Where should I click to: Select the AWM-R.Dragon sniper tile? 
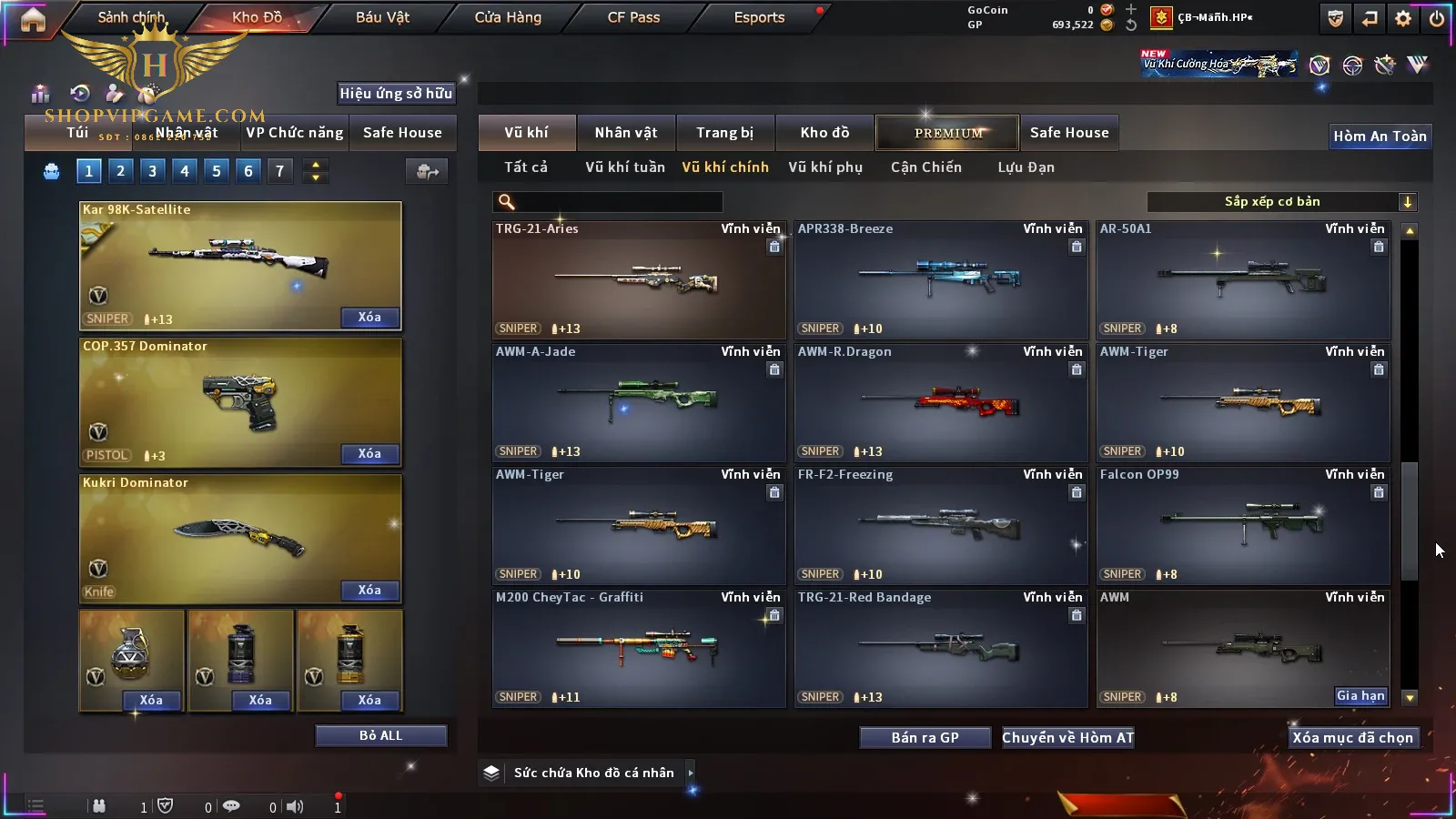click(x=940, y=403)
